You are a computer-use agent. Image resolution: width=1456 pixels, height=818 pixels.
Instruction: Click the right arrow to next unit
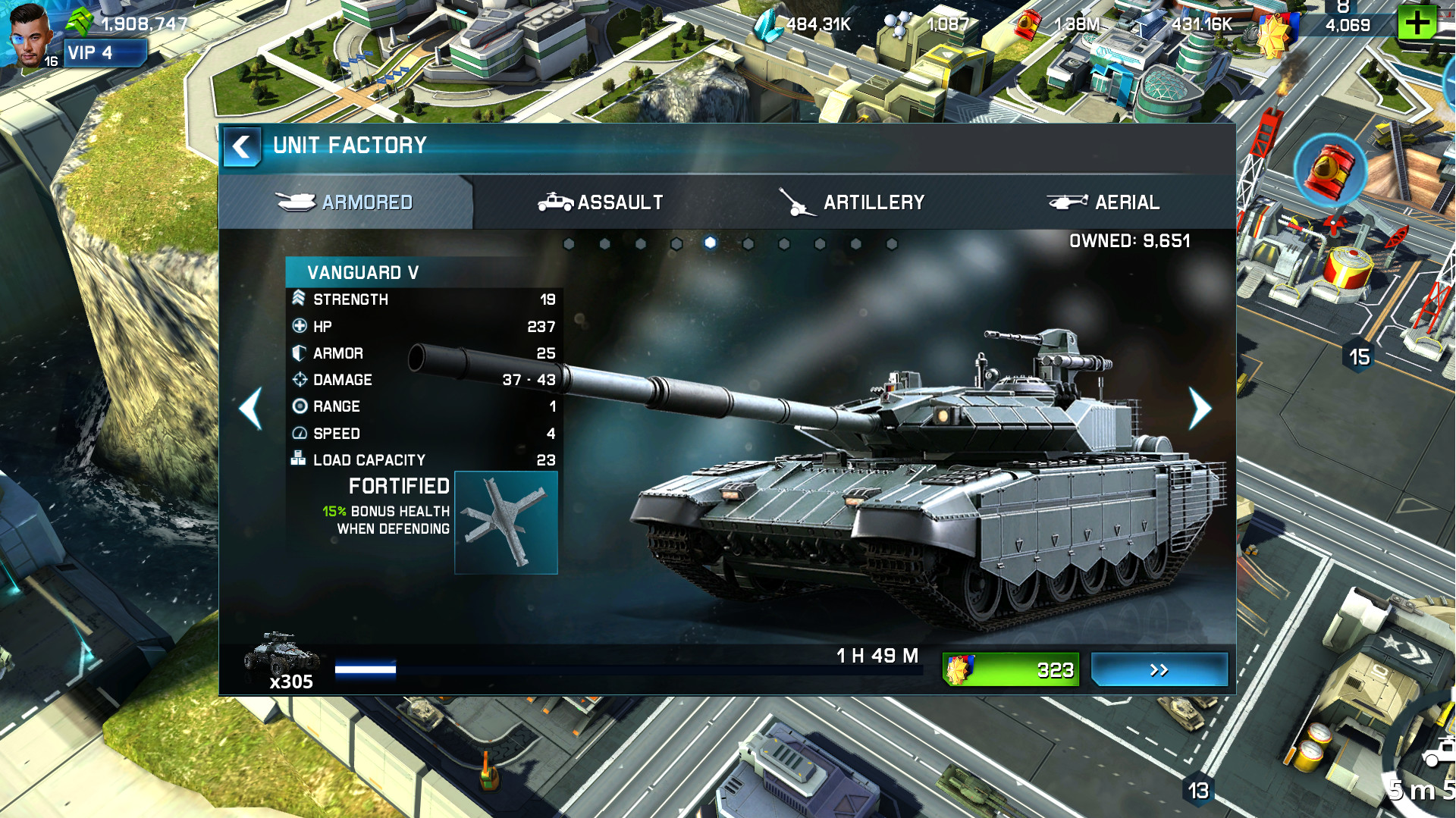[1200, 409]
